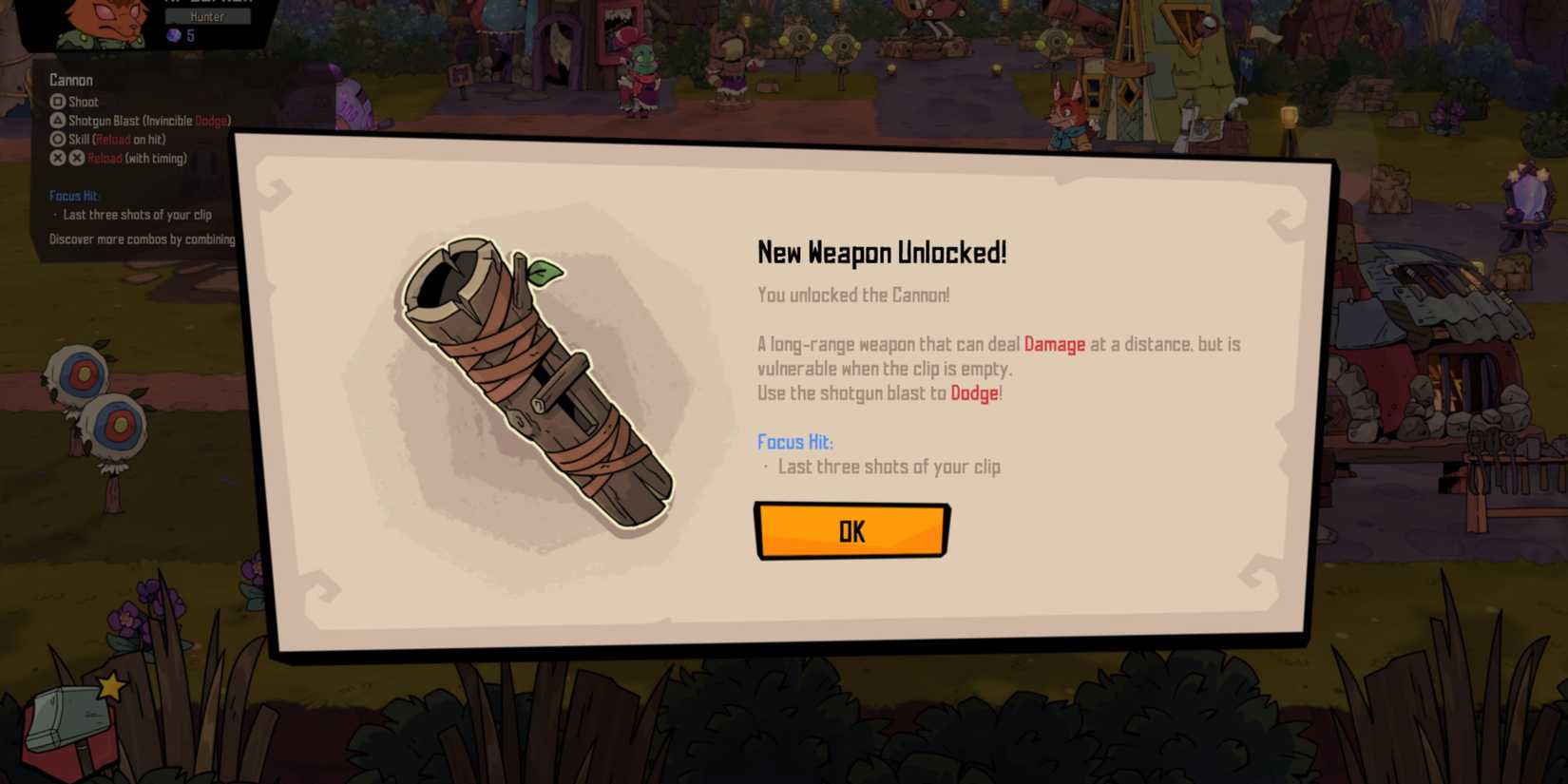Click the purple gem currency icon
The height and width of the screenshot is (784, 1568).
click(172, 35)
